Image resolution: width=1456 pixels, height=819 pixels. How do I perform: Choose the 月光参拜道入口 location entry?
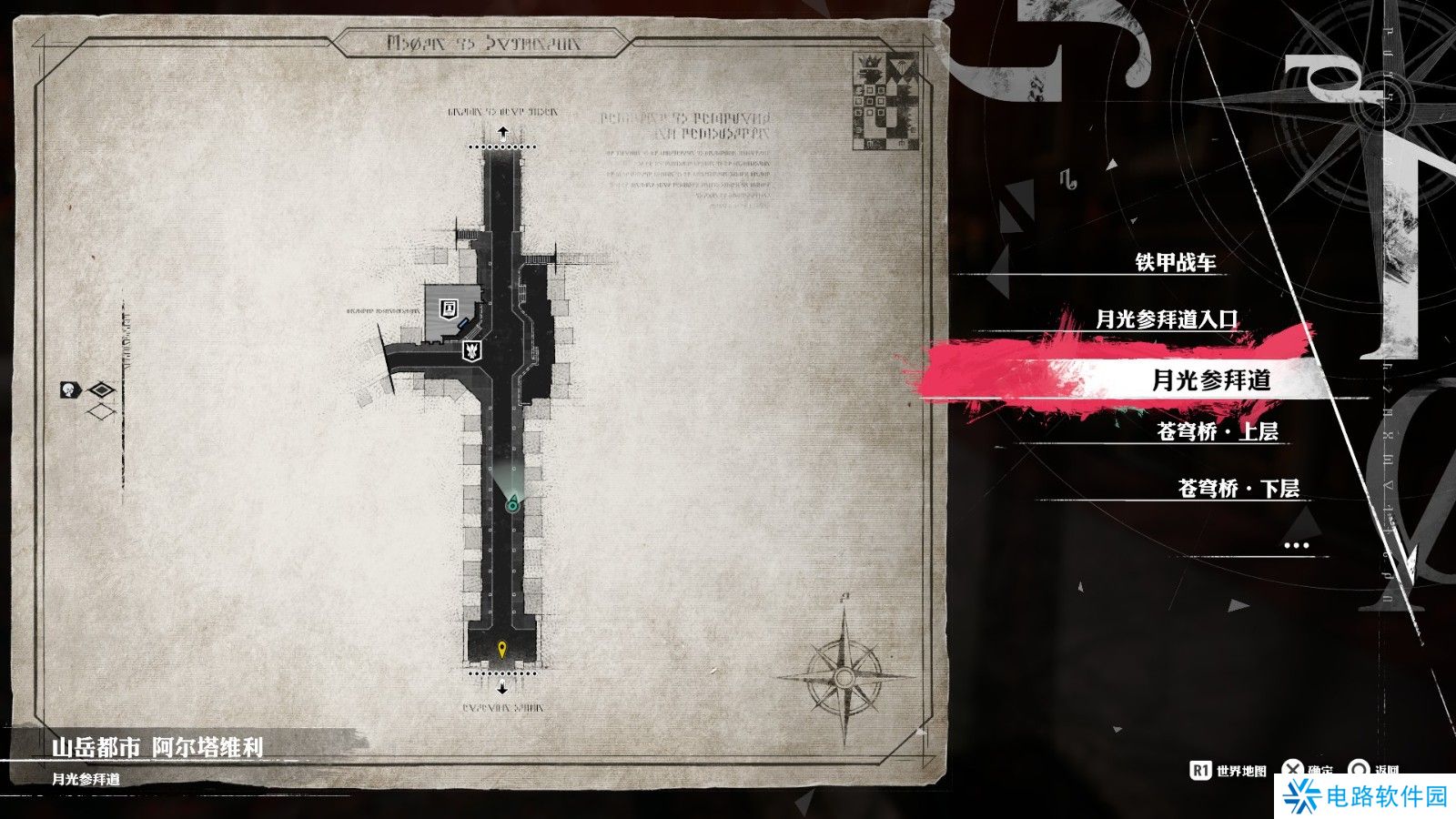1167,319
